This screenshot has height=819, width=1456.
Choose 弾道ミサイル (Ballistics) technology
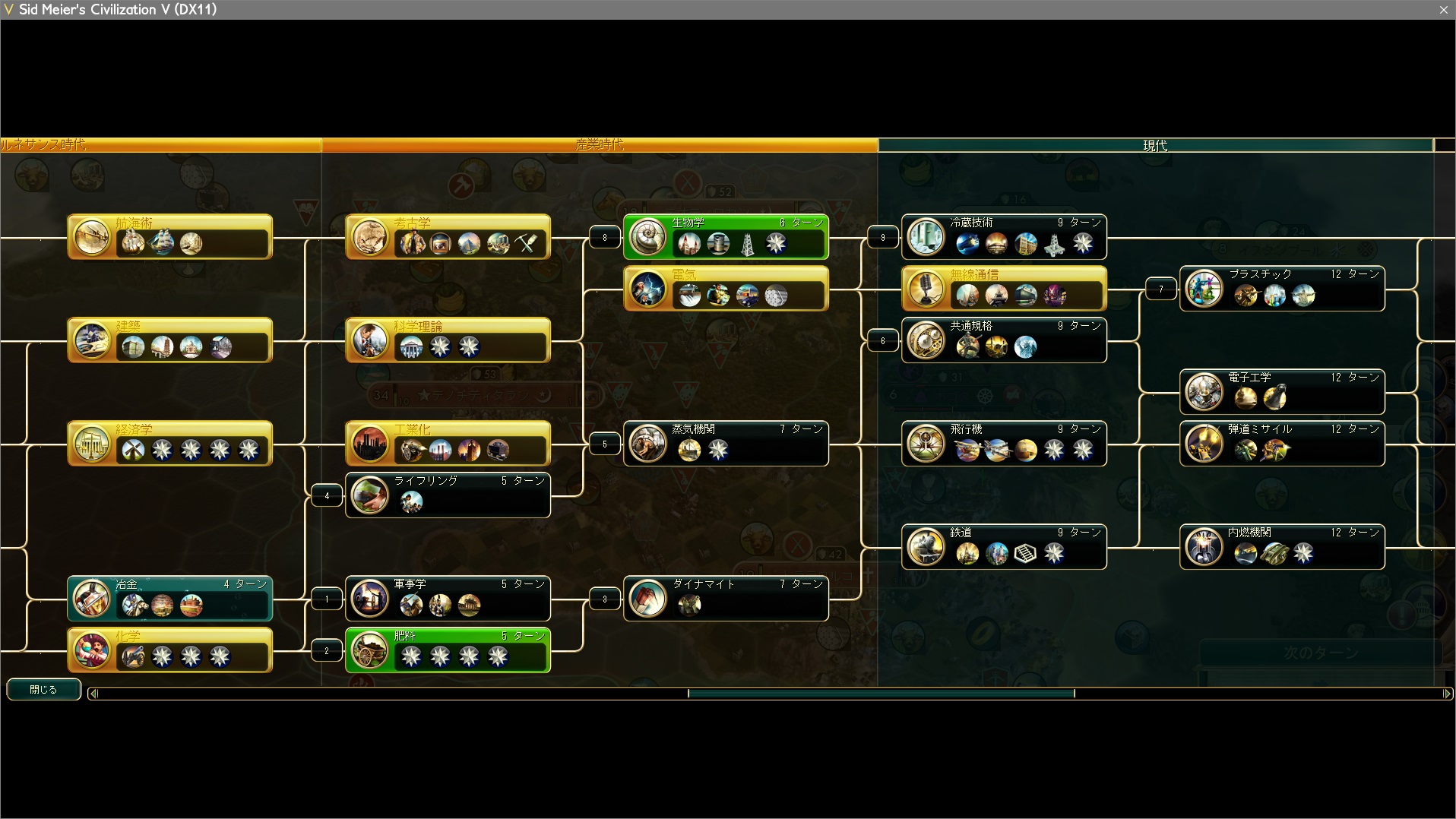[1282, 444]
